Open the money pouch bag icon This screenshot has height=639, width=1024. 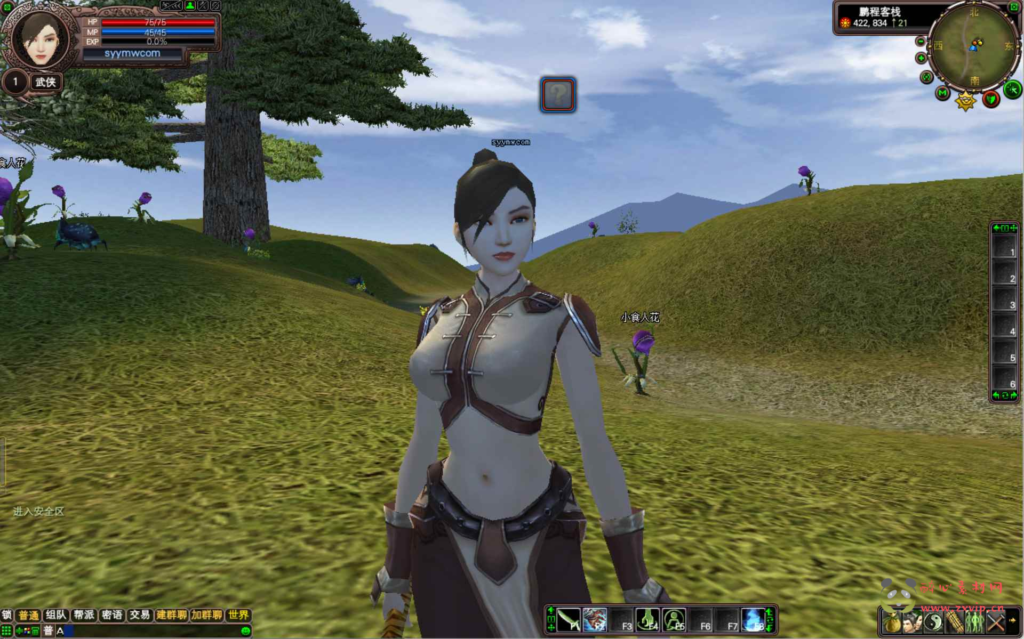point(893,622)
